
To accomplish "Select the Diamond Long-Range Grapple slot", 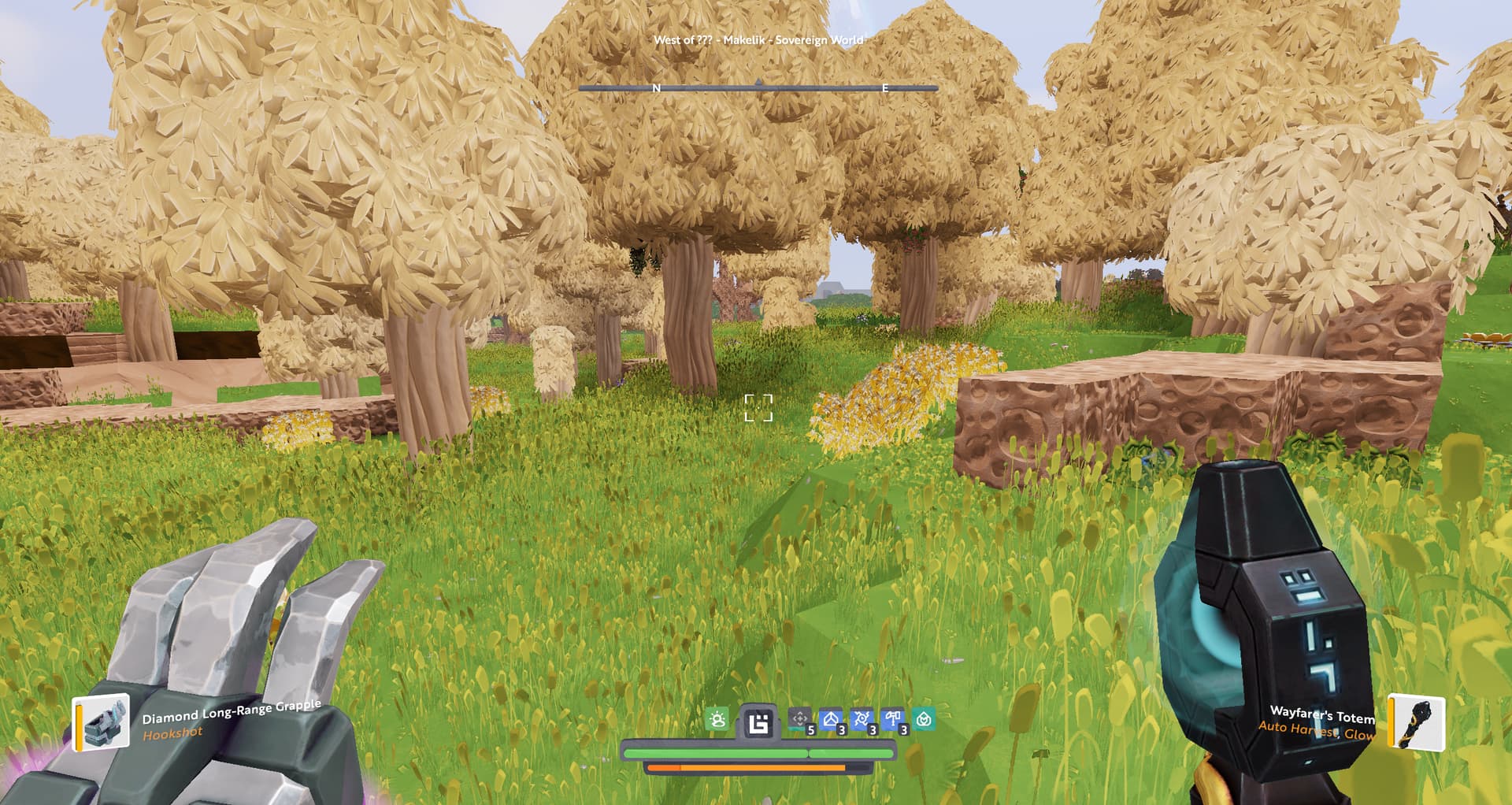I will coord(102,722).
